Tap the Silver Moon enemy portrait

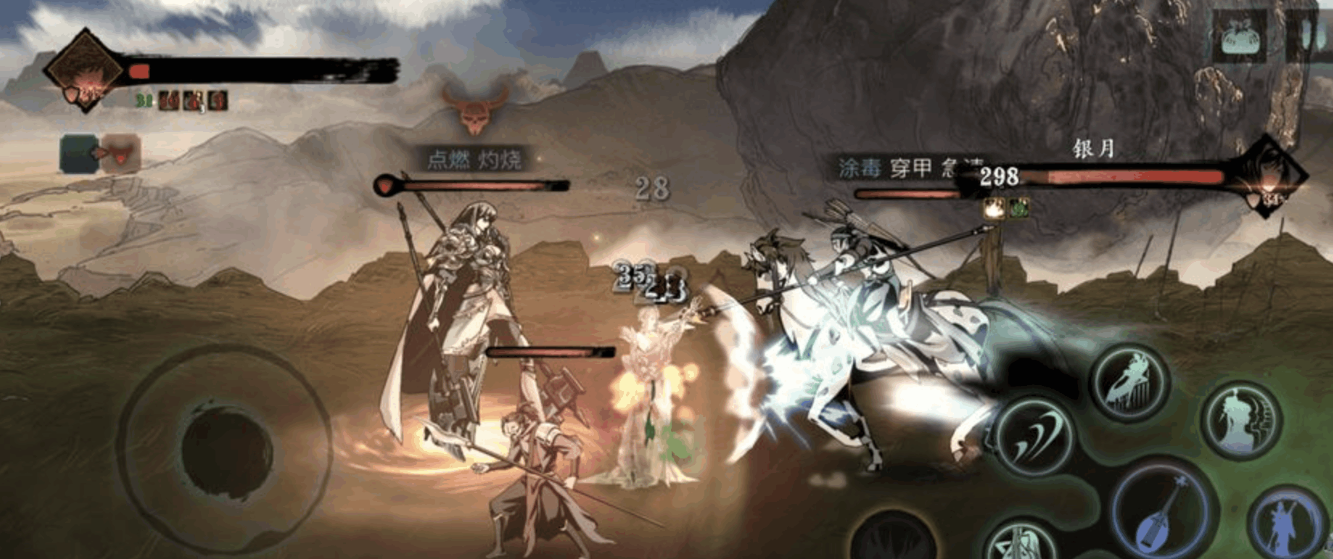tap(1268, 180)
